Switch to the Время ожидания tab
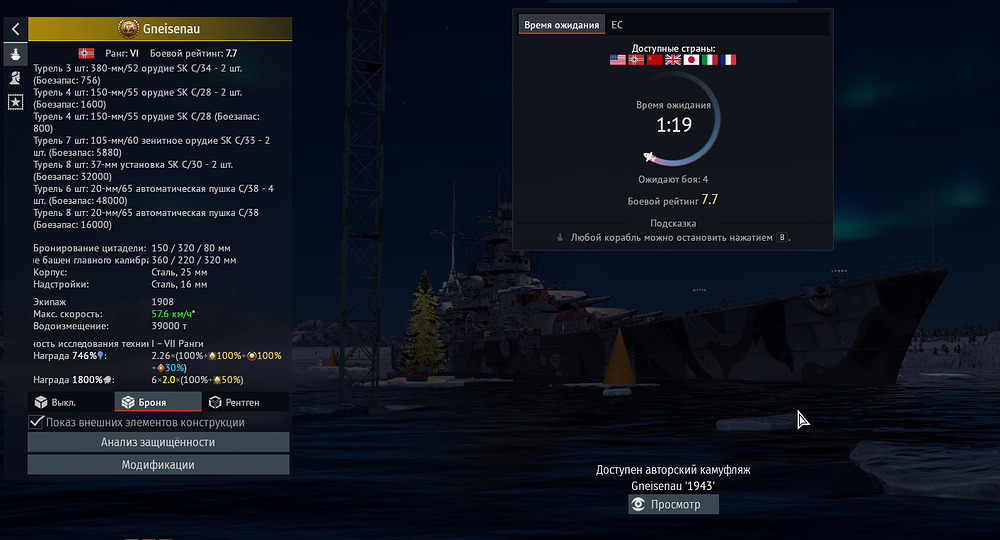This screenshot has width=1000, height=540. (562, 24)
